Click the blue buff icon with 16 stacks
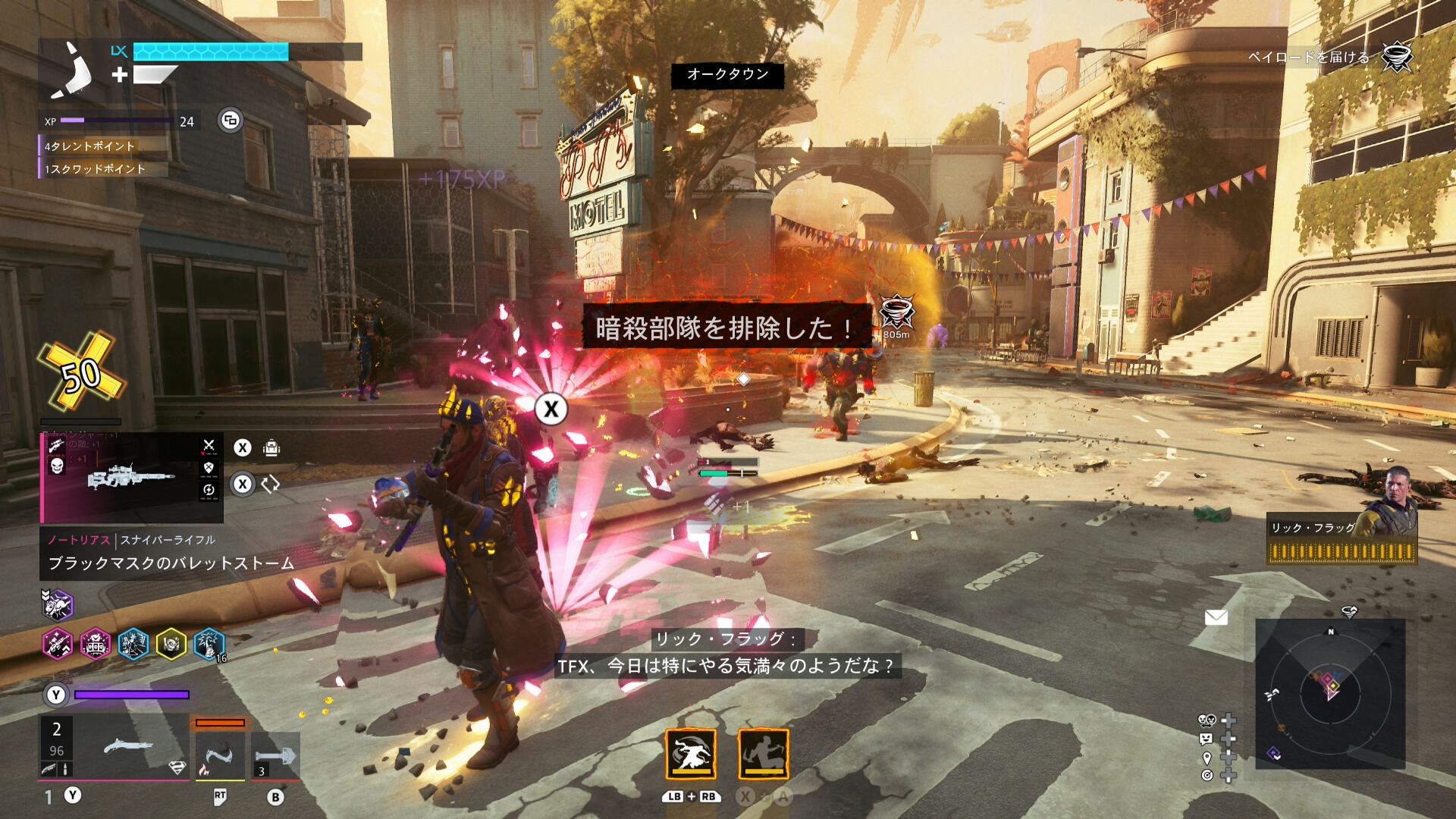 click(x=209, y=645)
